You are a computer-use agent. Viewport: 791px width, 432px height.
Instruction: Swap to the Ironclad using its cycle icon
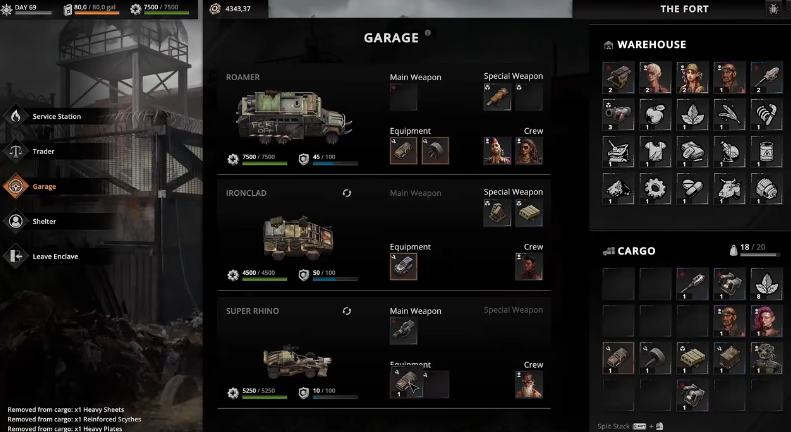point(347,193)
